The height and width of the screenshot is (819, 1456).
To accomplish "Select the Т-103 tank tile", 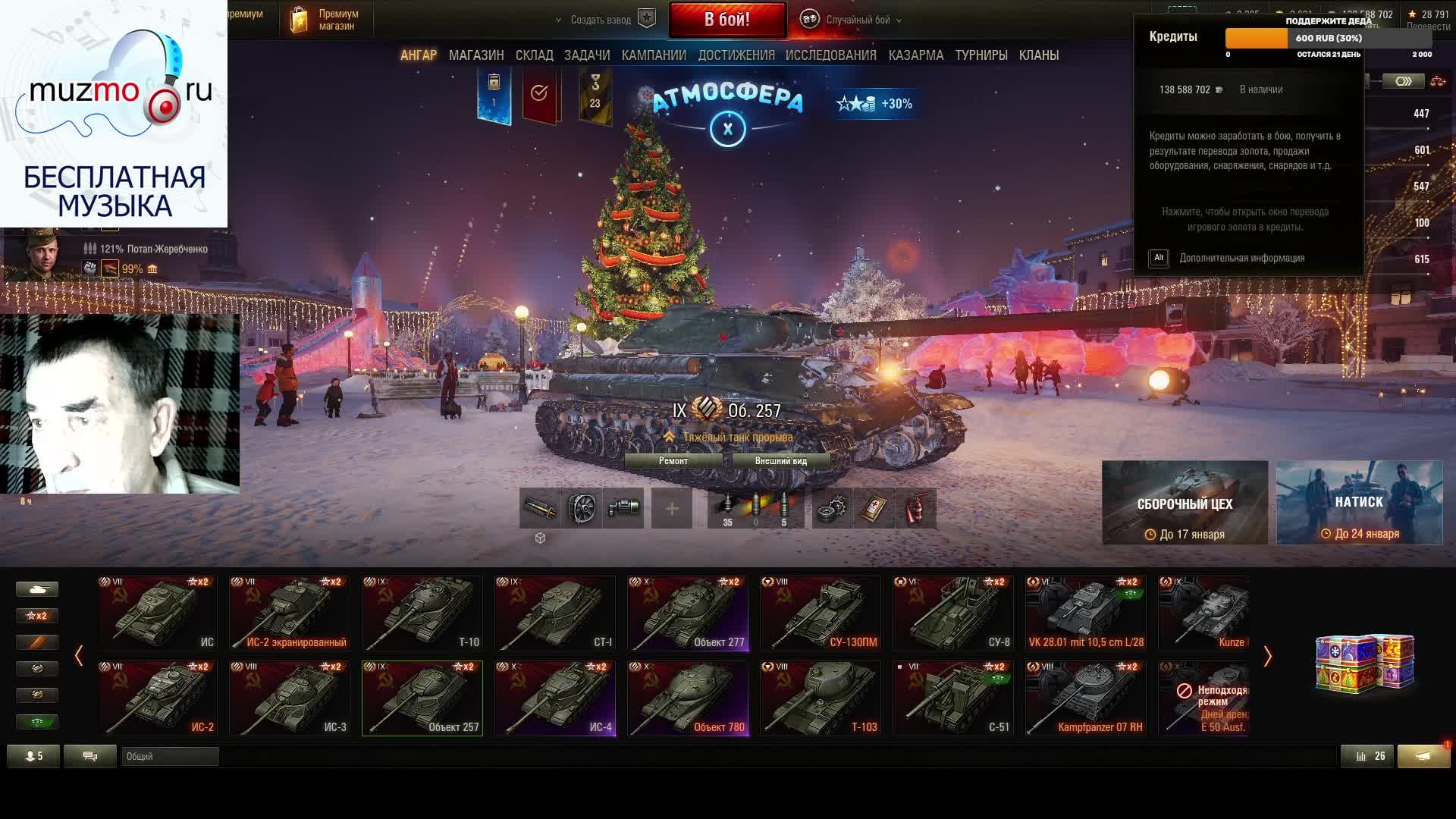I will (821, 698).
